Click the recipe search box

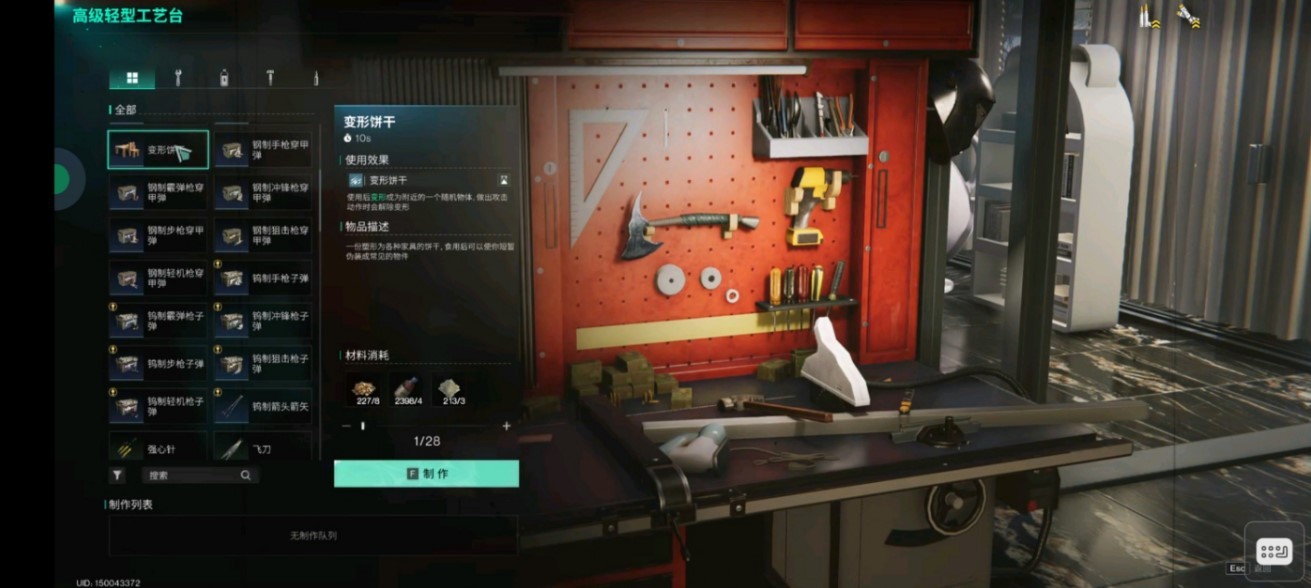[x=196, y=476]
